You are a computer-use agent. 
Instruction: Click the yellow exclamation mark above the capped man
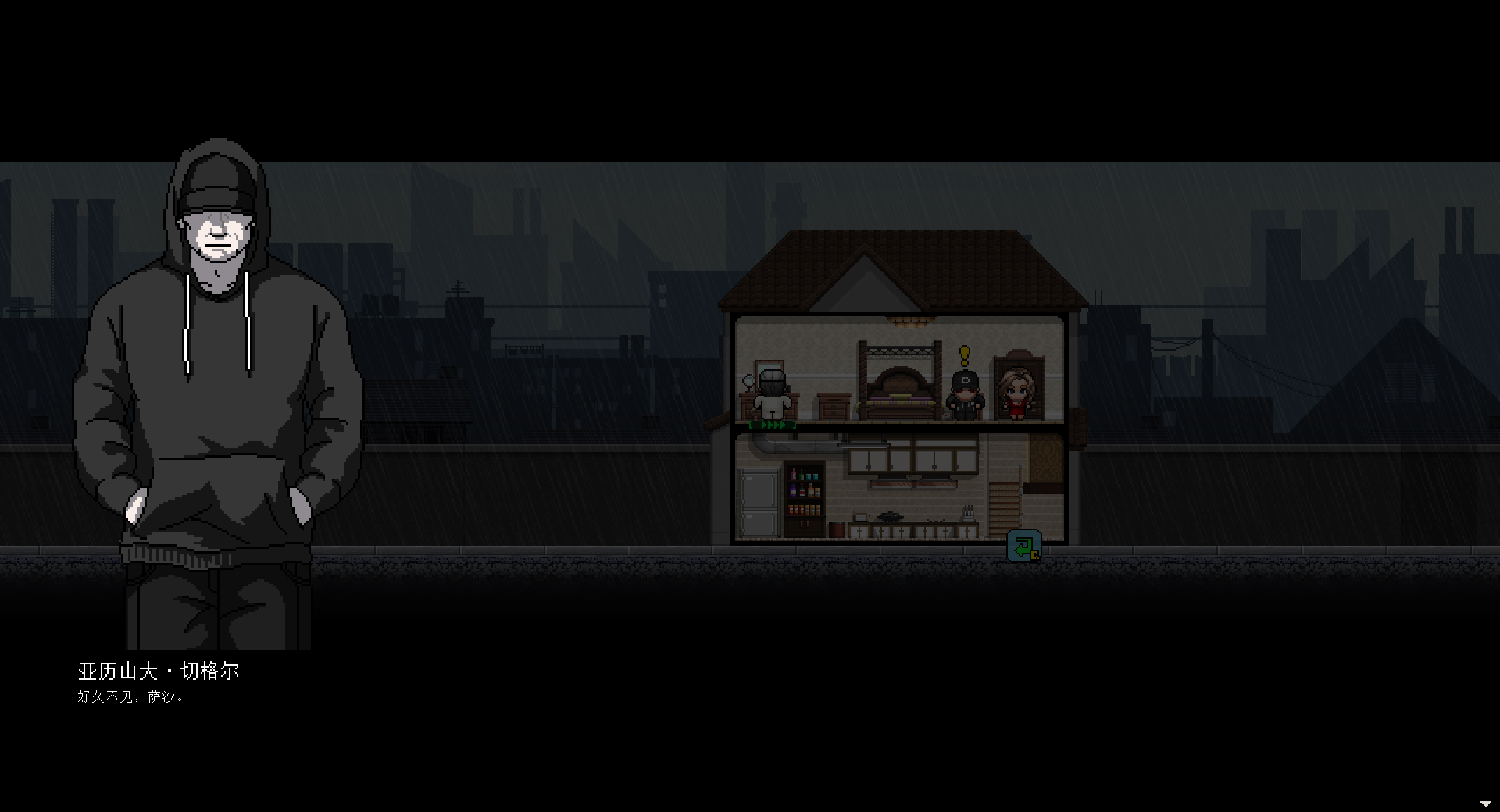[x=965, y=355]
